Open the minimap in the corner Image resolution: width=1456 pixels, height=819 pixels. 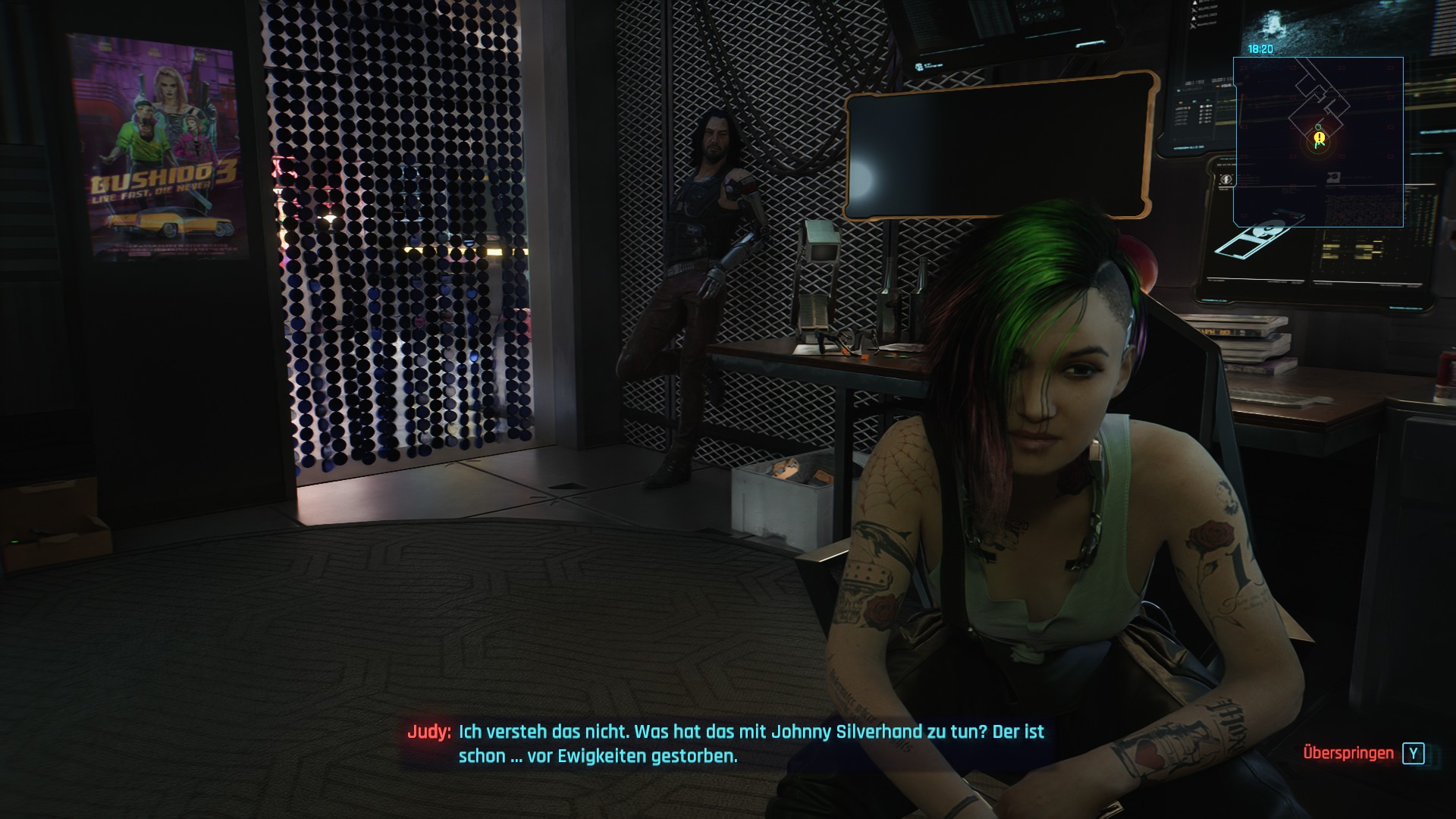tap(1318, 142)
